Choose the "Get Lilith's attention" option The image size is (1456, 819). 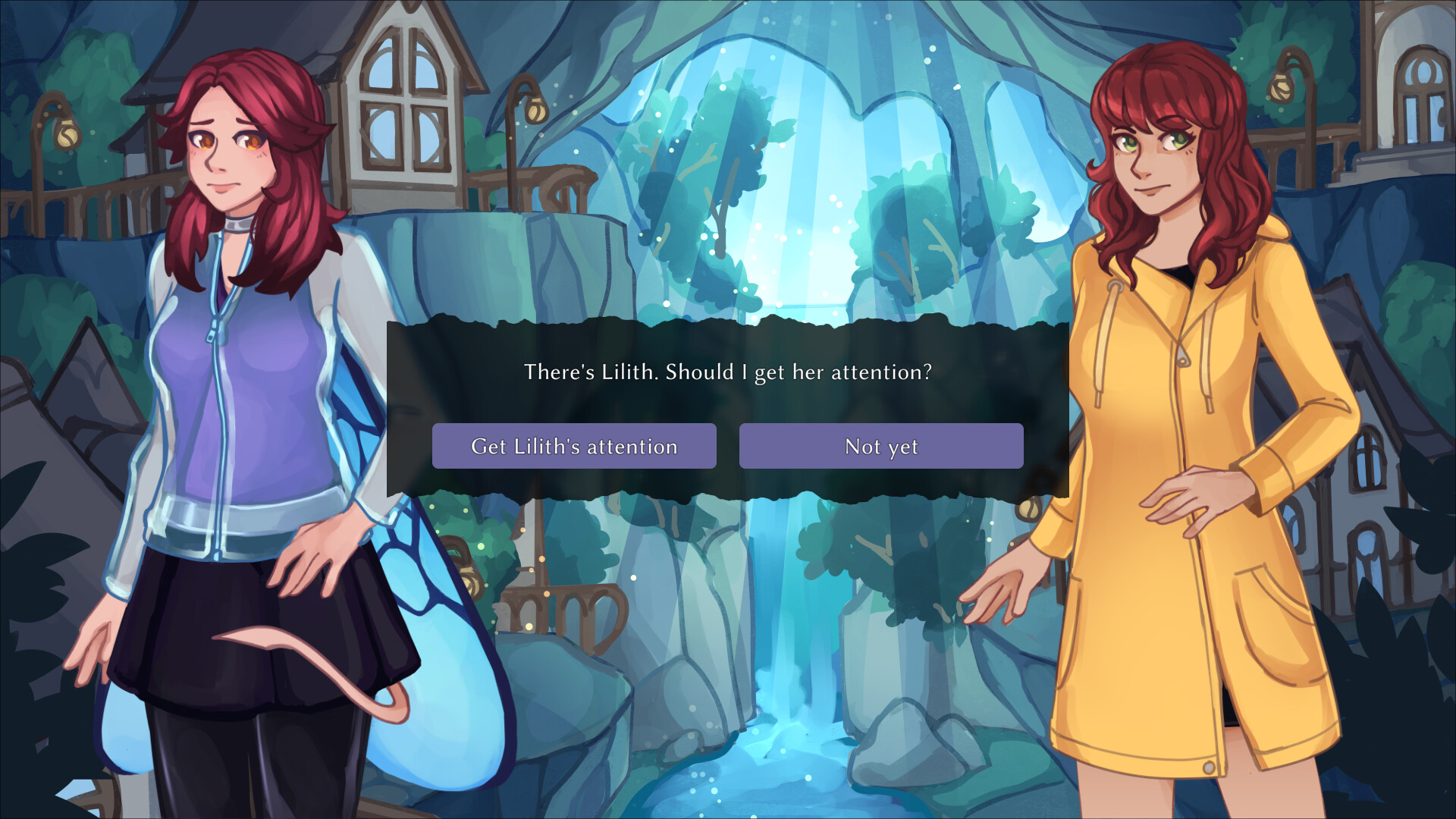574,446
